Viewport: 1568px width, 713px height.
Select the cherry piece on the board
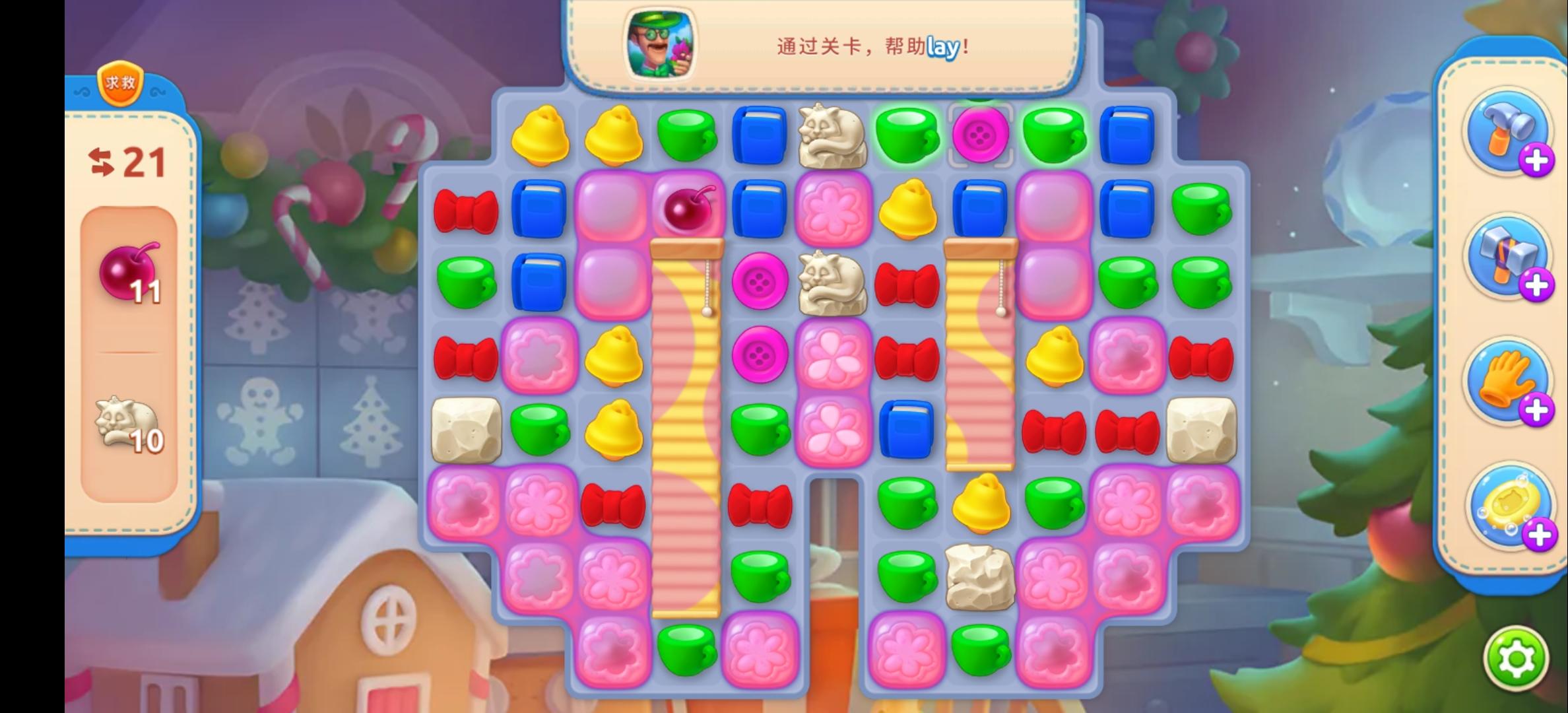686,210
